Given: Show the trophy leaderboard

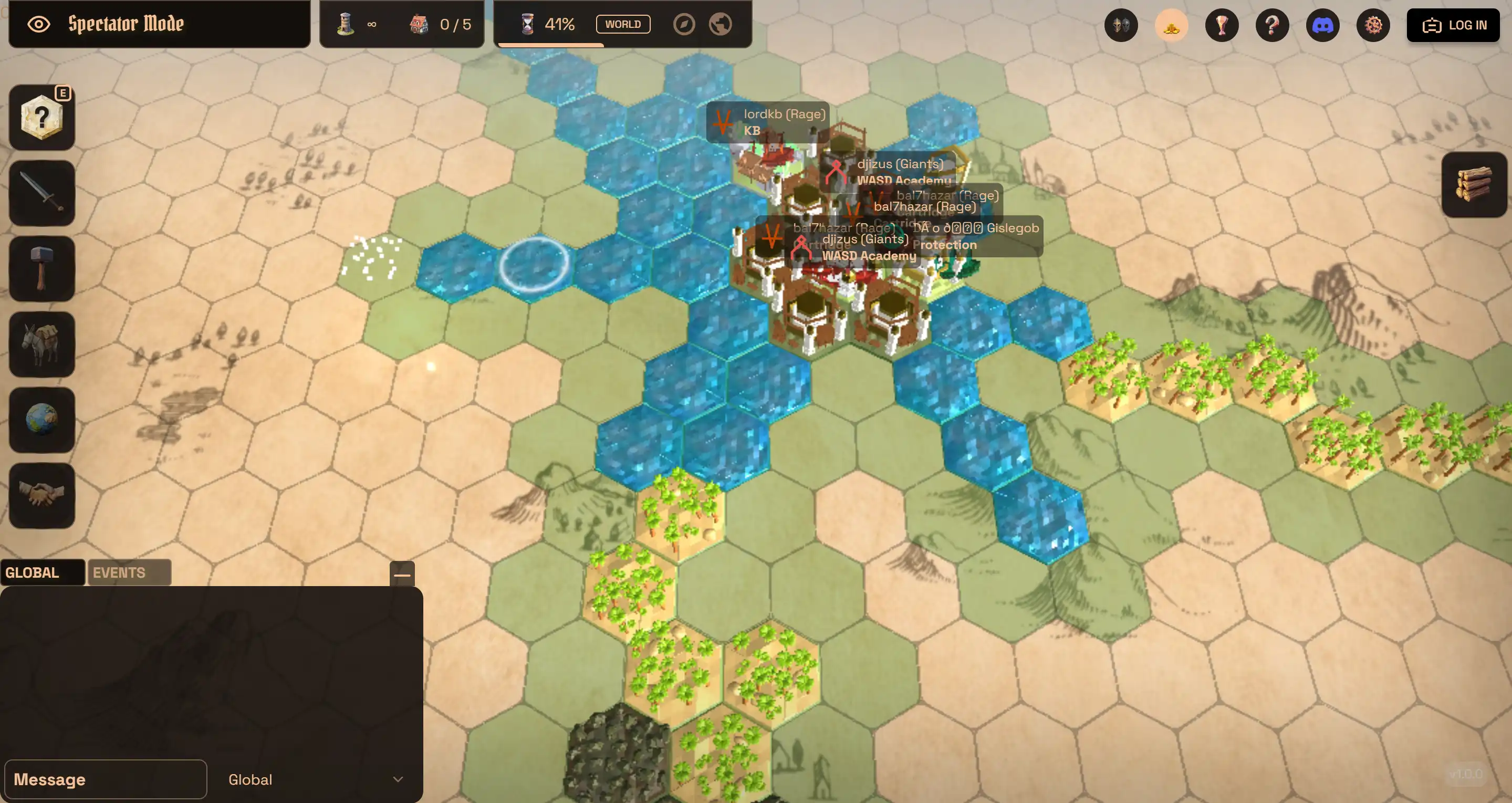Looking at the screenshot, I should tap(1222, 25).
